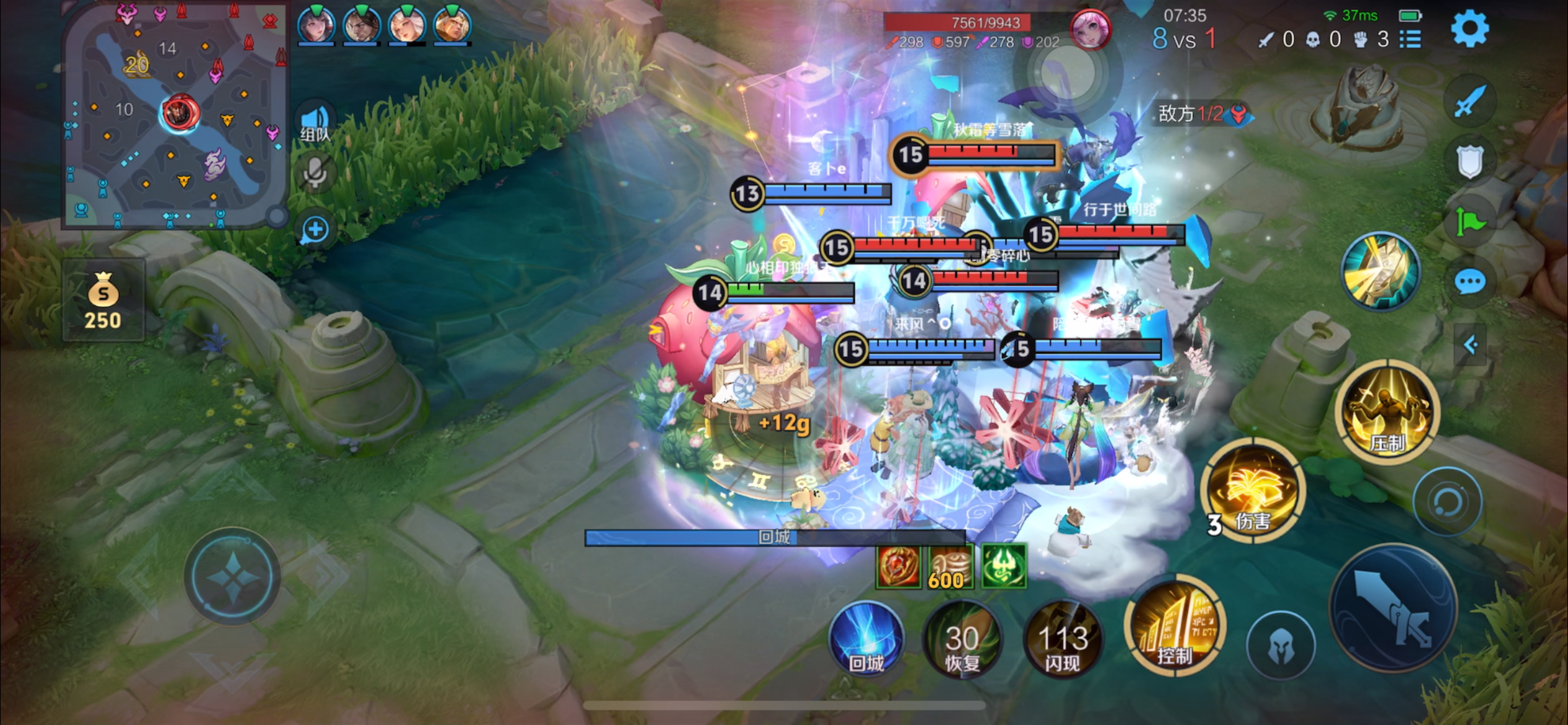
Task: Toggle the microphone button
Action: click(315, 174)
